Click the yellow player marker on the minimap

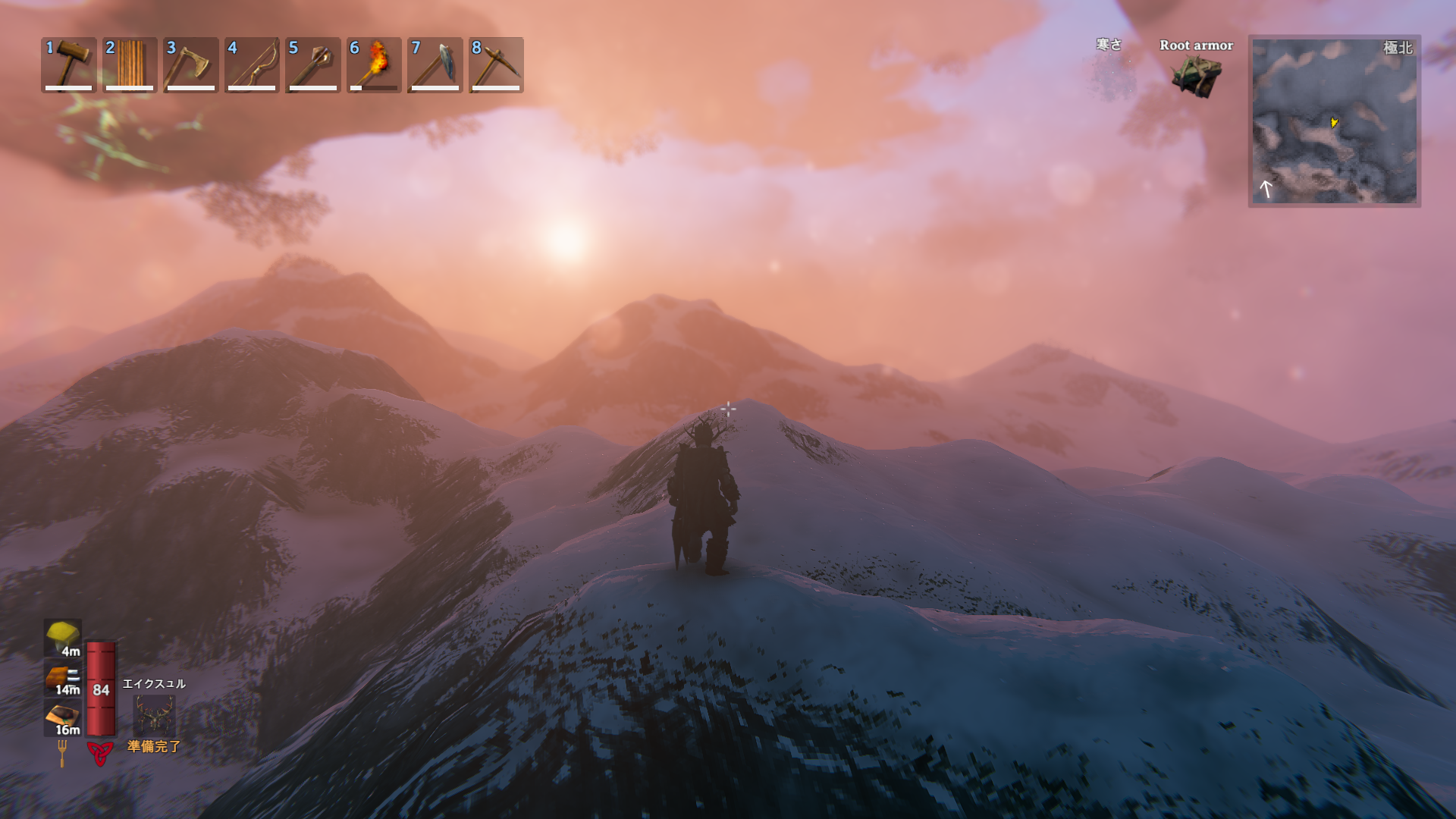[1334, 122]
